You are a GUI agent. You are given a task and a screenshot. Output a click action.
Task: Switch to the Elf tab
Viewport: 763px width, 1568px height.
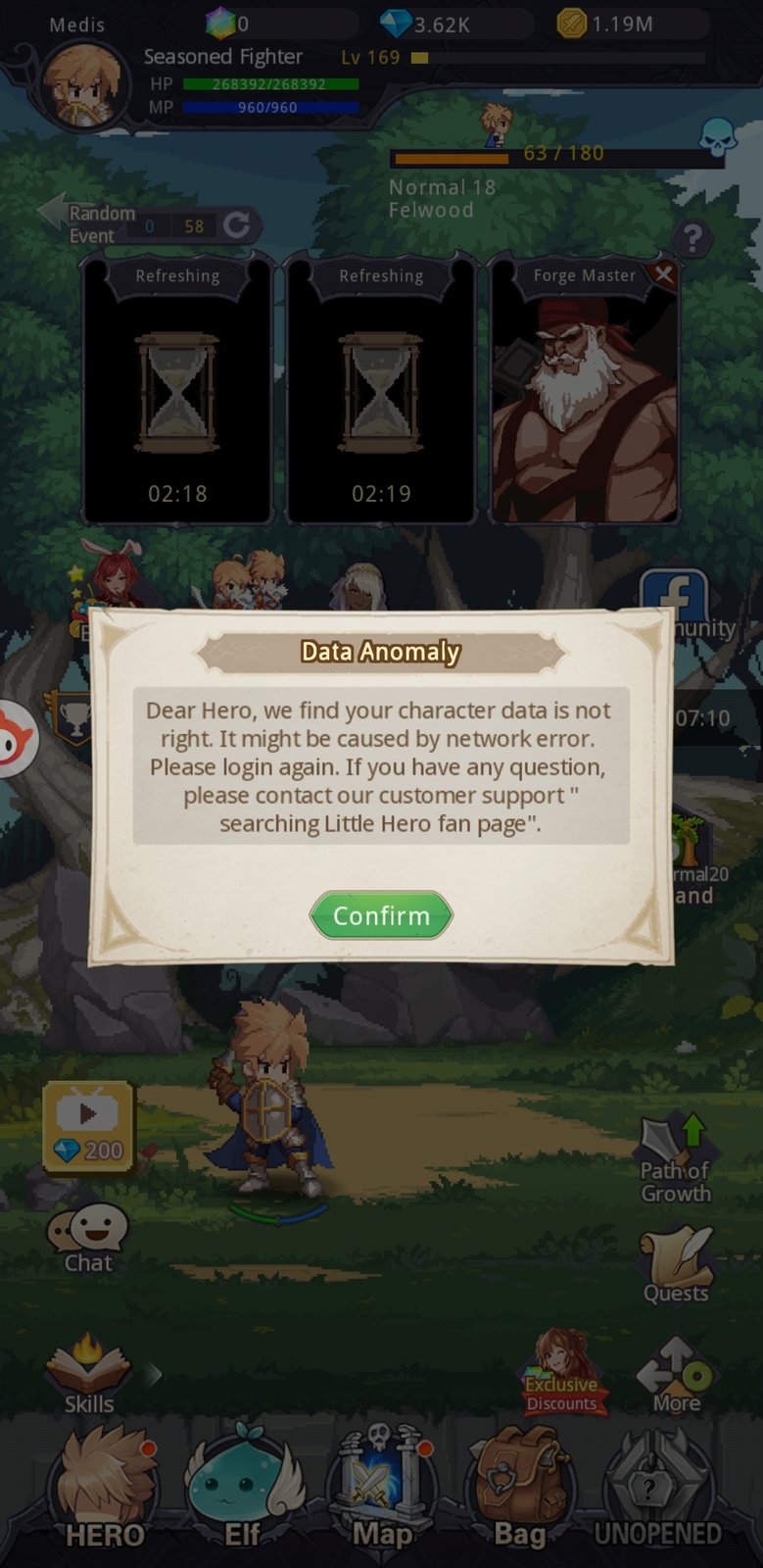point(242,1490)
